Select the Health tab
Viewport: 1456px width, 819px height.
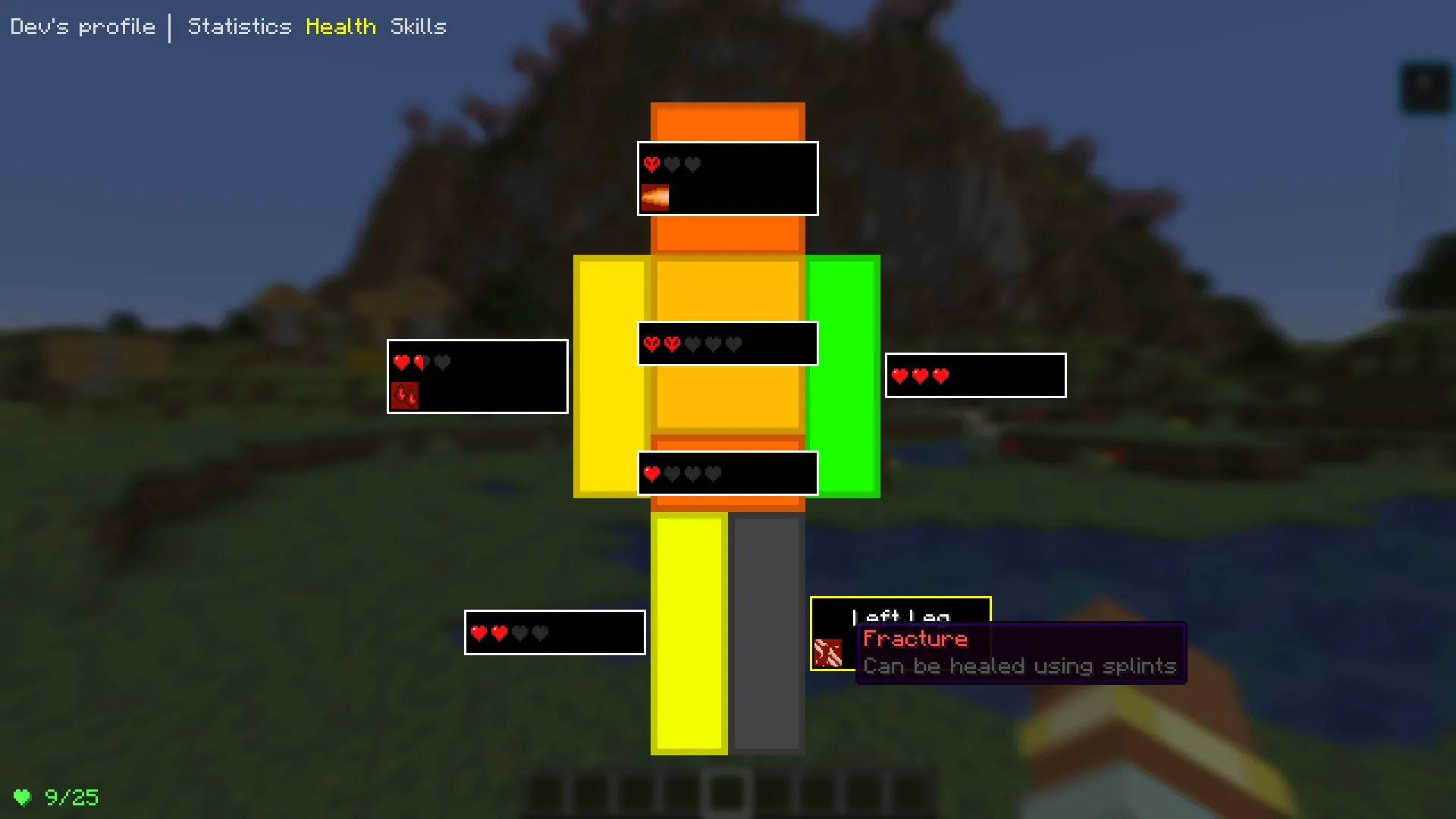pyautogui.click(x=340, y=27)
